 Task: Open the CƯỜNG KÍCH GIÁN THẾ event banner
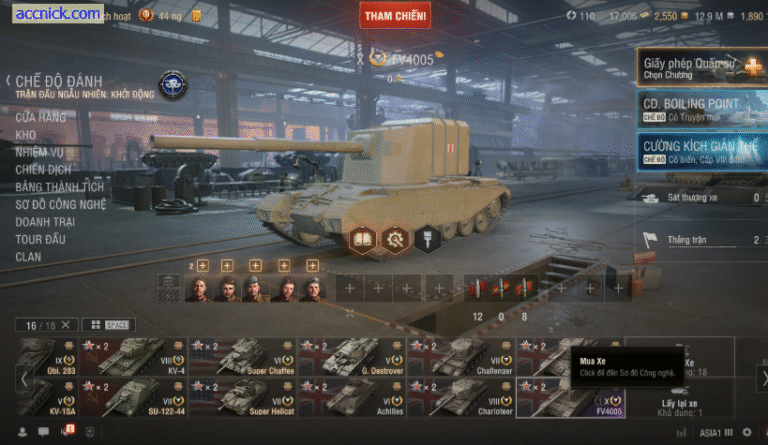point(702,151)
